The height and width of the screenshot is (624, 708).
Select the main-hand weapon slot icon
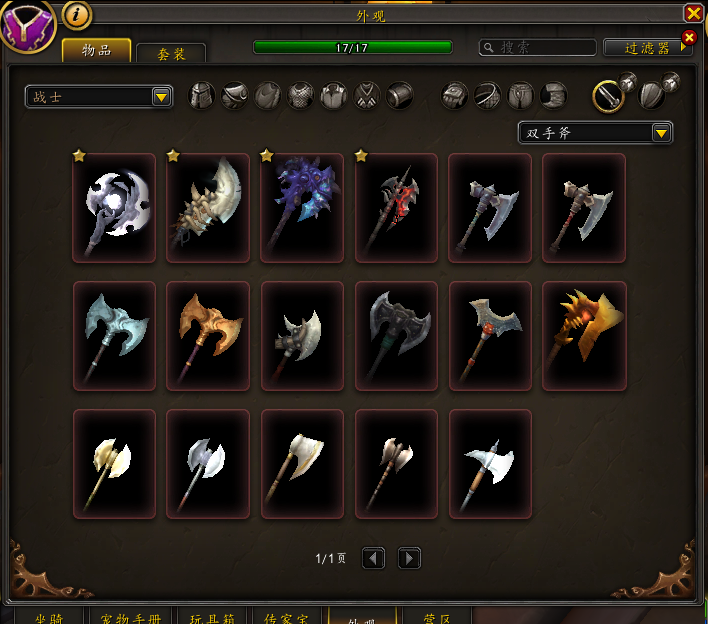609,96
